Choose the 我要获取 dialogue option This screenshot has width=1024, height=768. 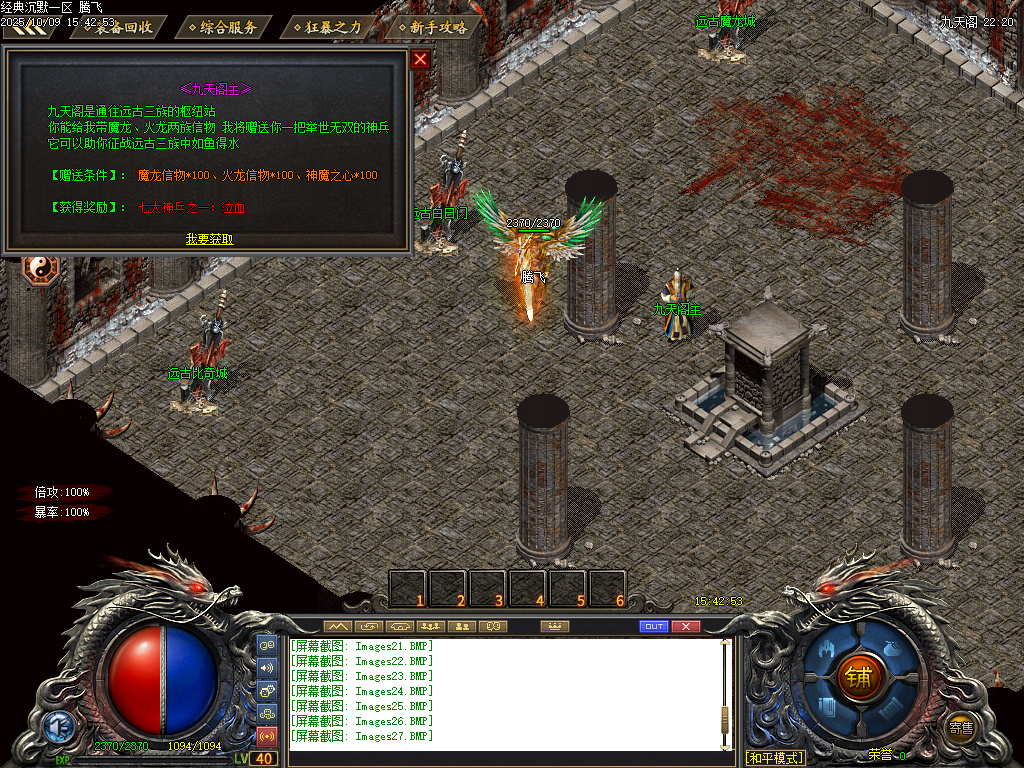click(x=209, y=239)
